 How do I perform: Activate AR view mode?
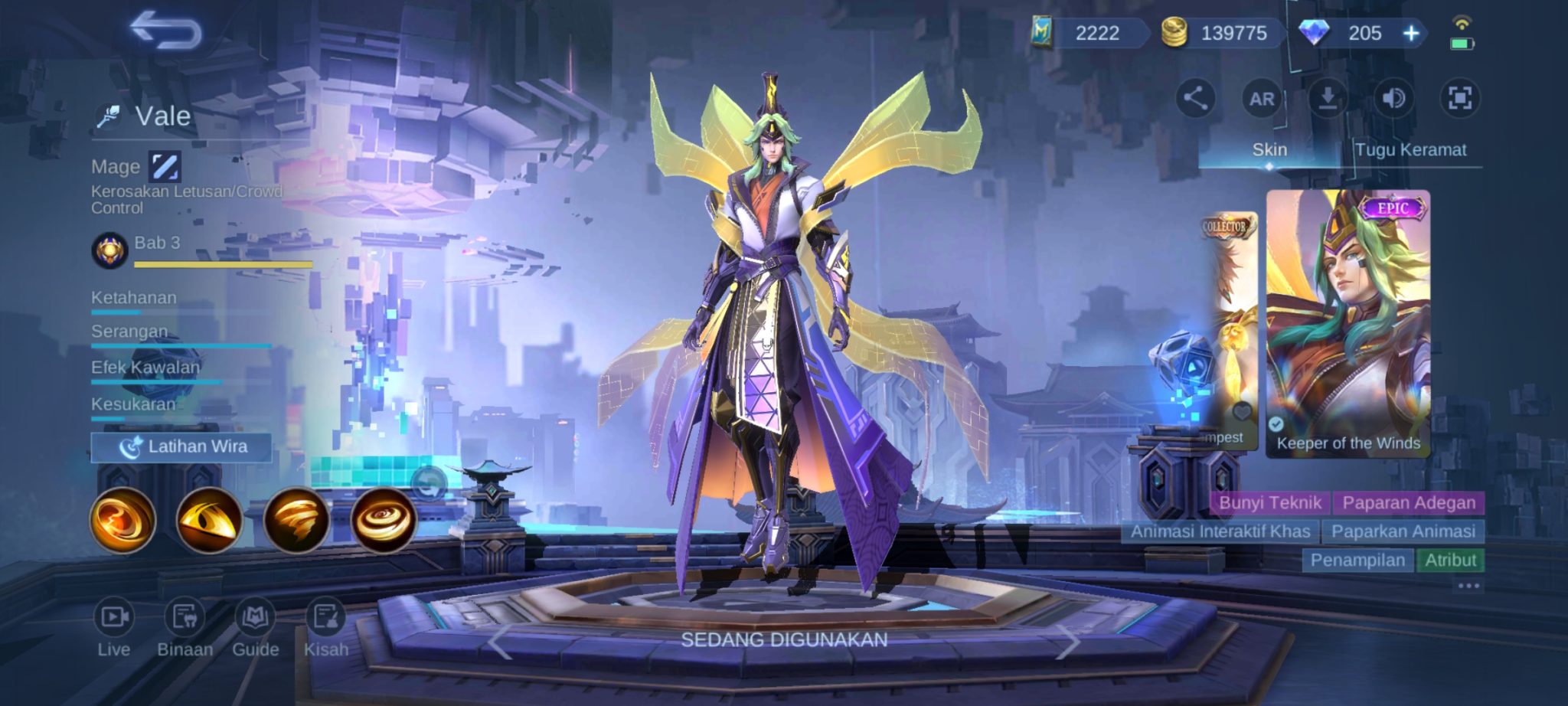[x=1262, y=99]
